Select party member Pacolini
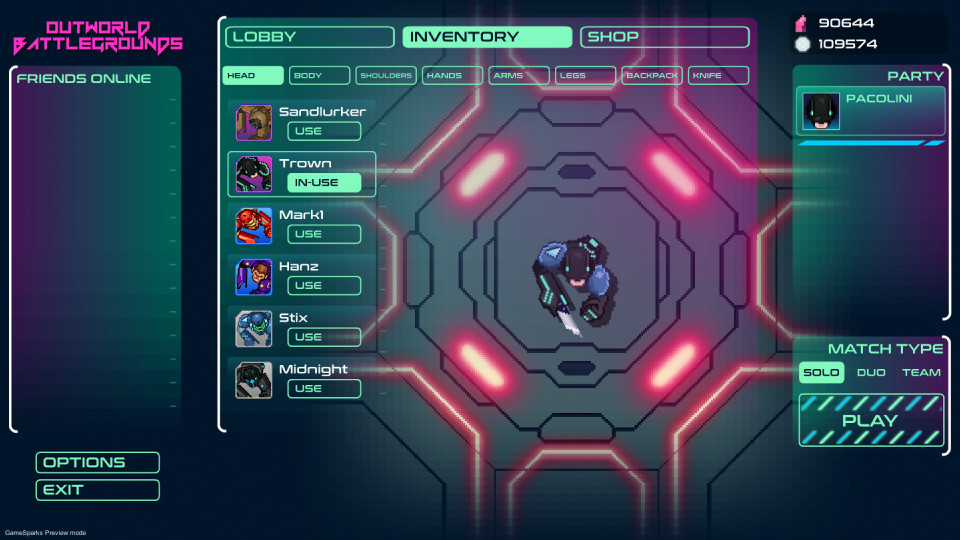This screenshot has width=960, height=540. [x=870, y=111]
